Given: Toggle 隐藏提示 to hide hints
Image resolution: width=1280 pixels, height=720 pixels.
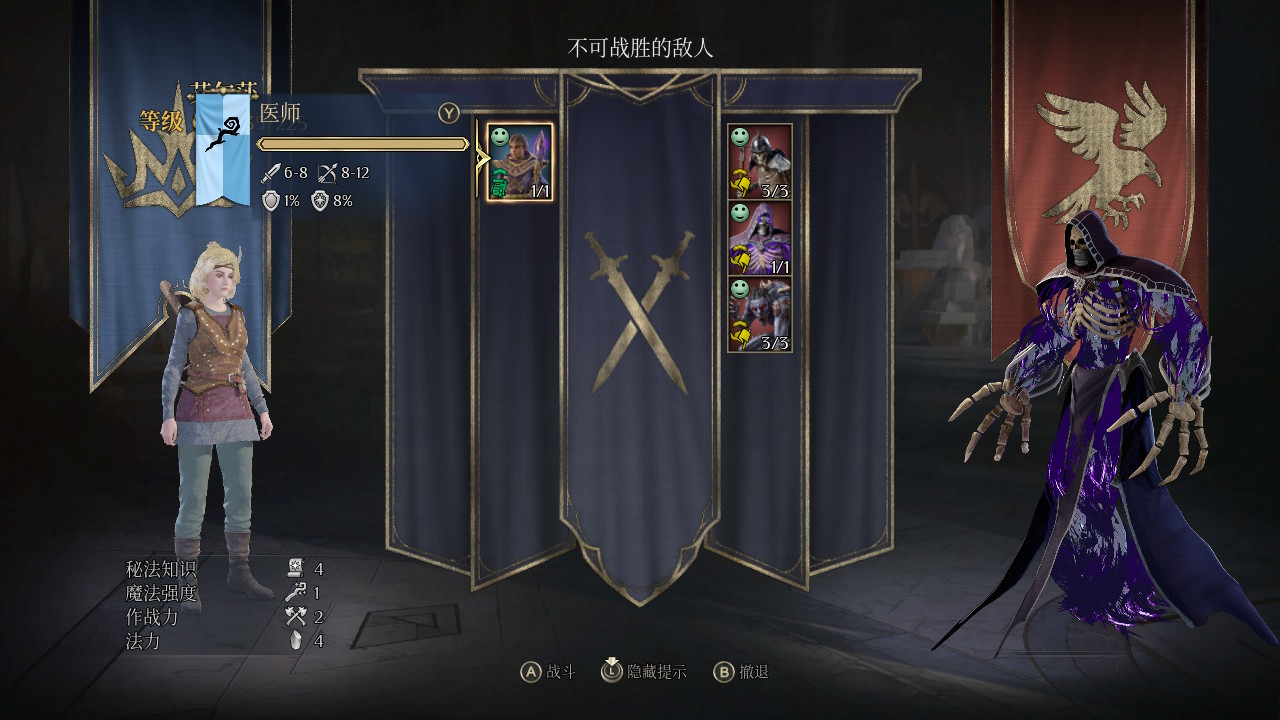Looking at the screenshot, I should 644,672.
